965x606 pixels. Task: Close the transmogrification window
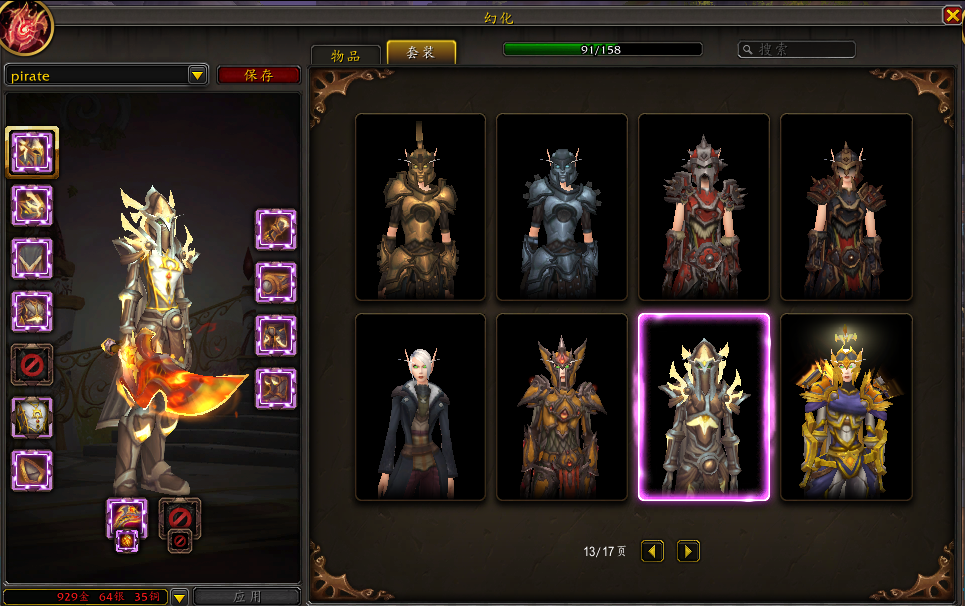pyautogui.click(x=951, y=15)
